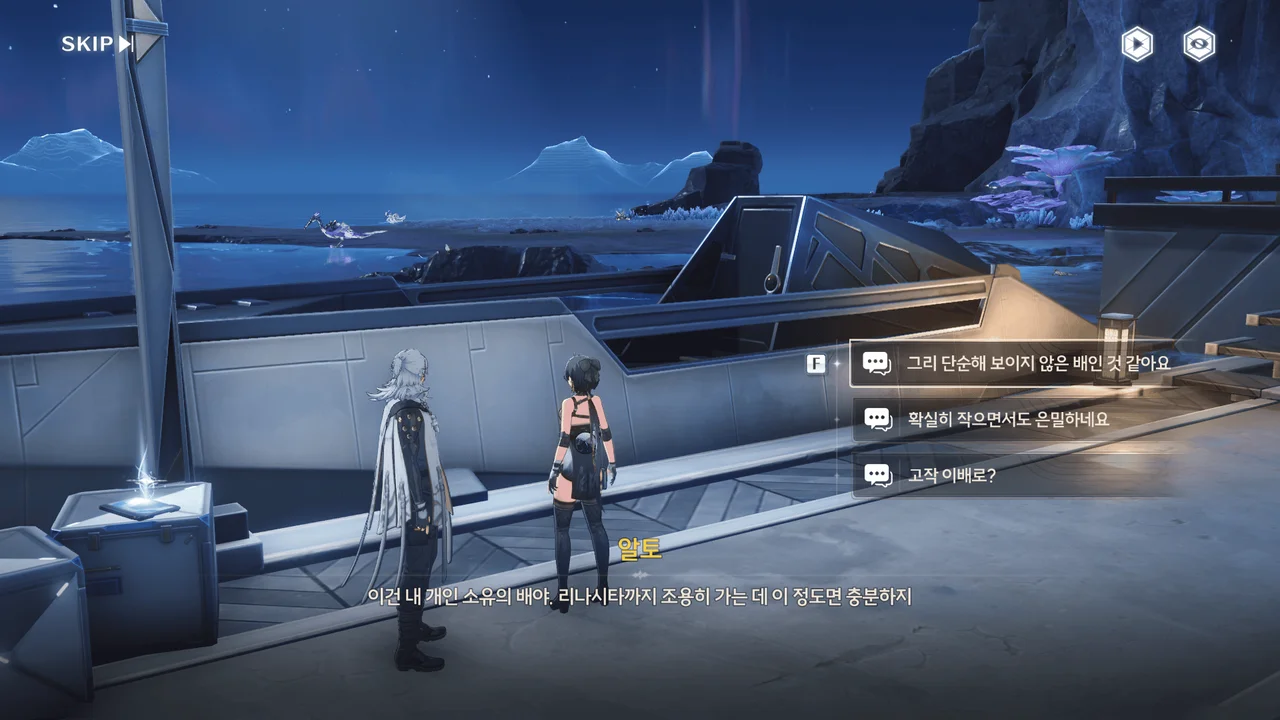Viewport: 1280px width, 720px height.
Task: Pick the "고작 이배로?" dialogue option
Action: 950,475
